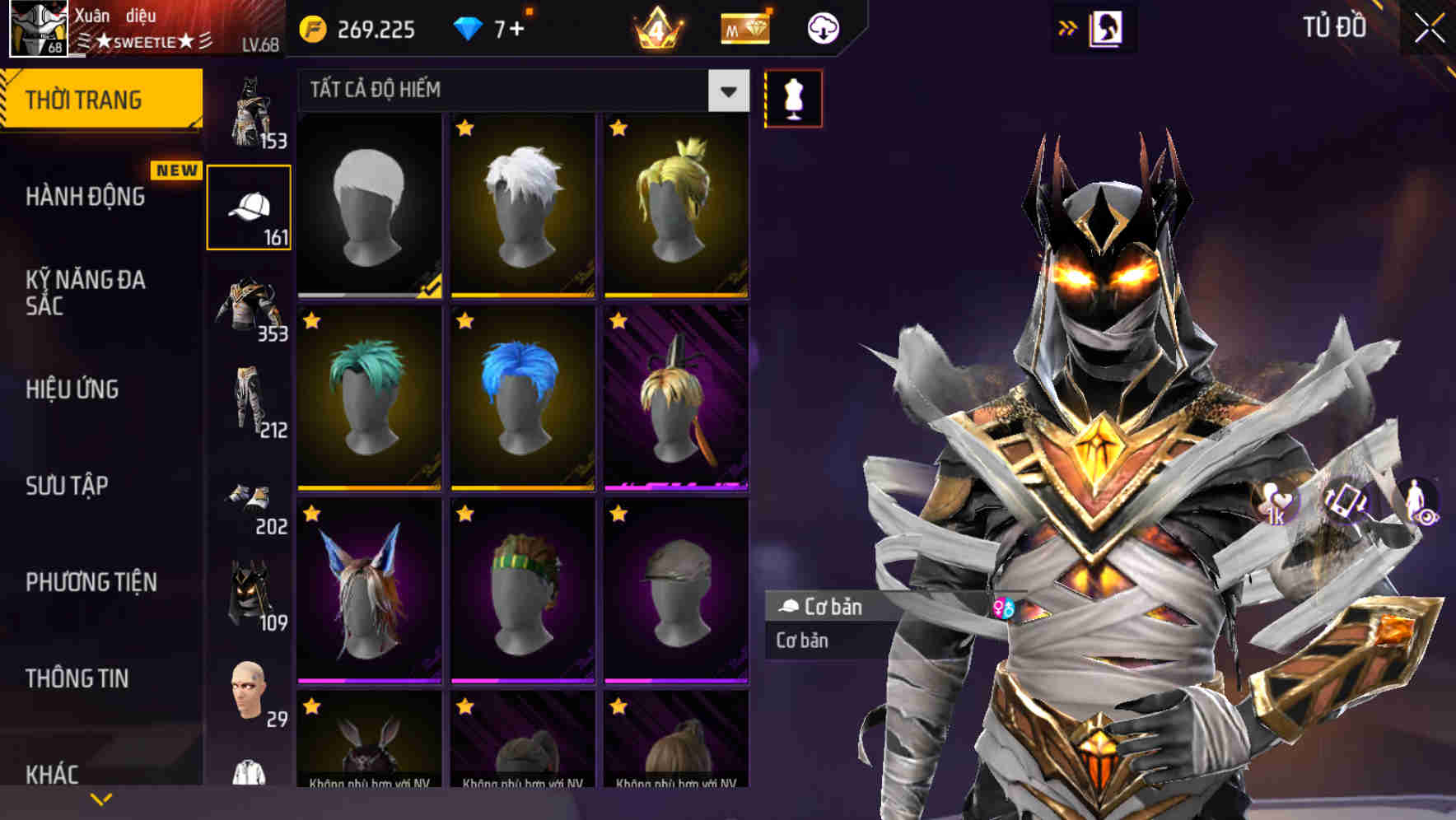
Task: Click the double-arrow chevron near top right
Action: click(1068, 26)
